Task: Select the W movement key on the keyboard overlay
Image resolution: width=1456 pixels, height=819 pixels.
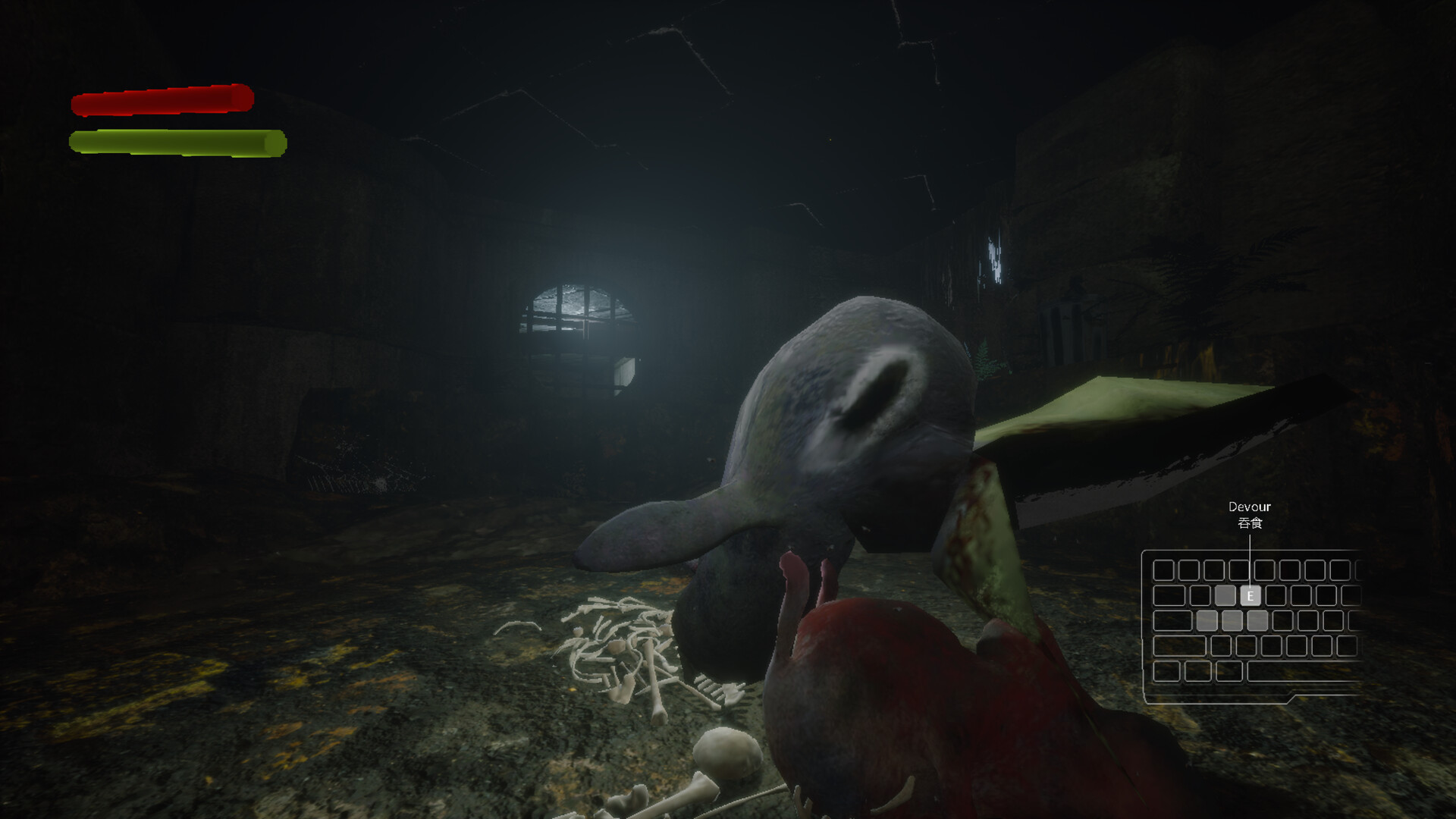Action: pos(1225,595)
